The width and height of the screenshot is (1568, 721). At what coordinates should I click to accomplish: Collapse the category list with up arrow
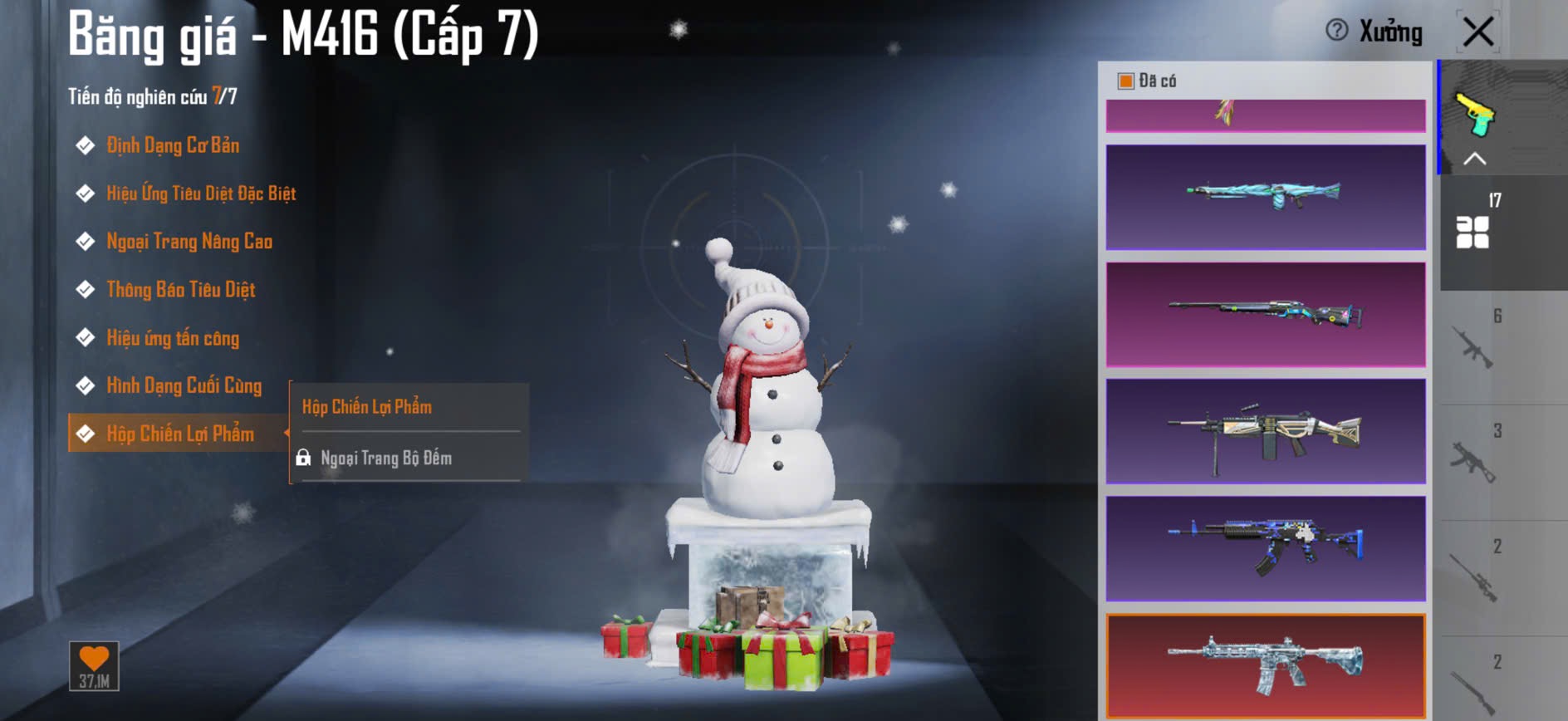click(1474, 159)
